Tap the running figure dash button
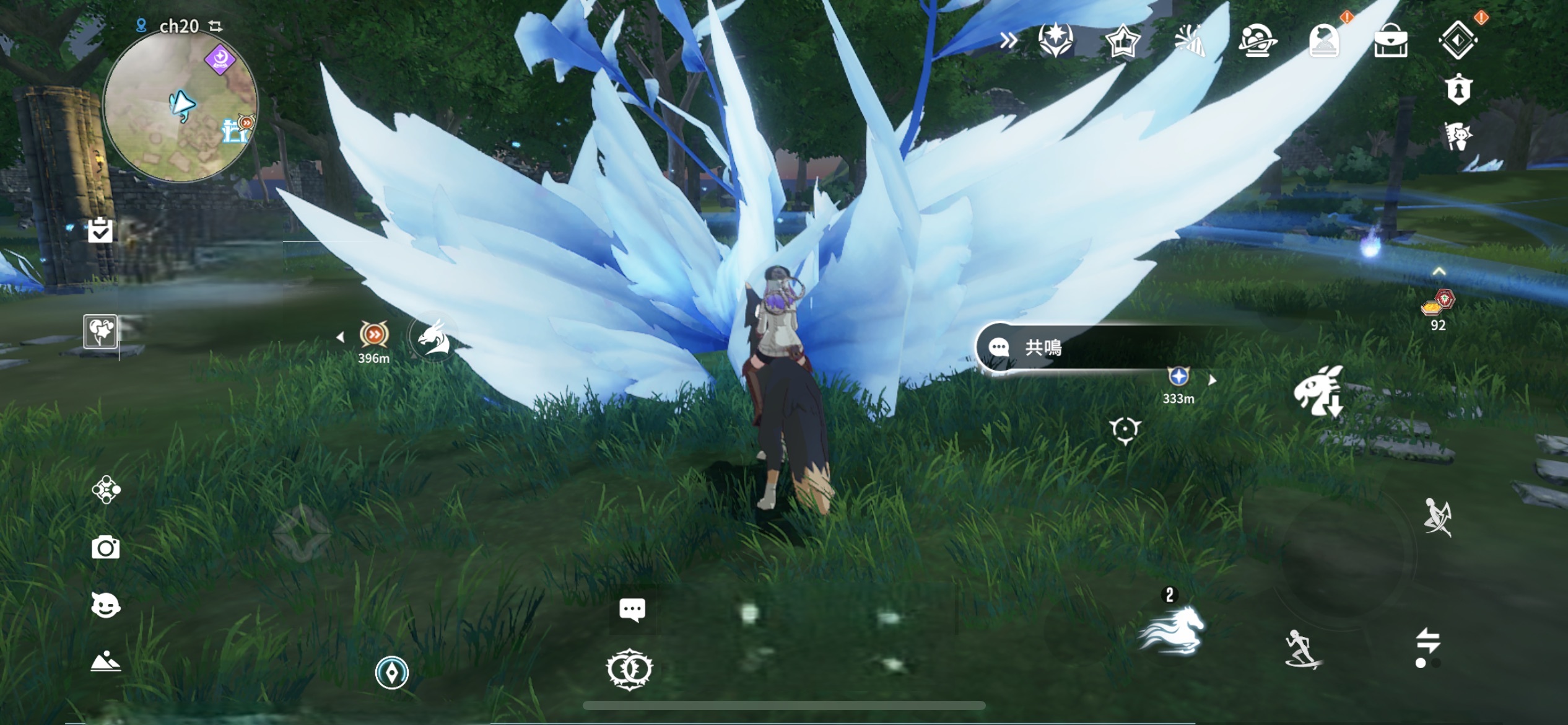 coord(1302,649)
